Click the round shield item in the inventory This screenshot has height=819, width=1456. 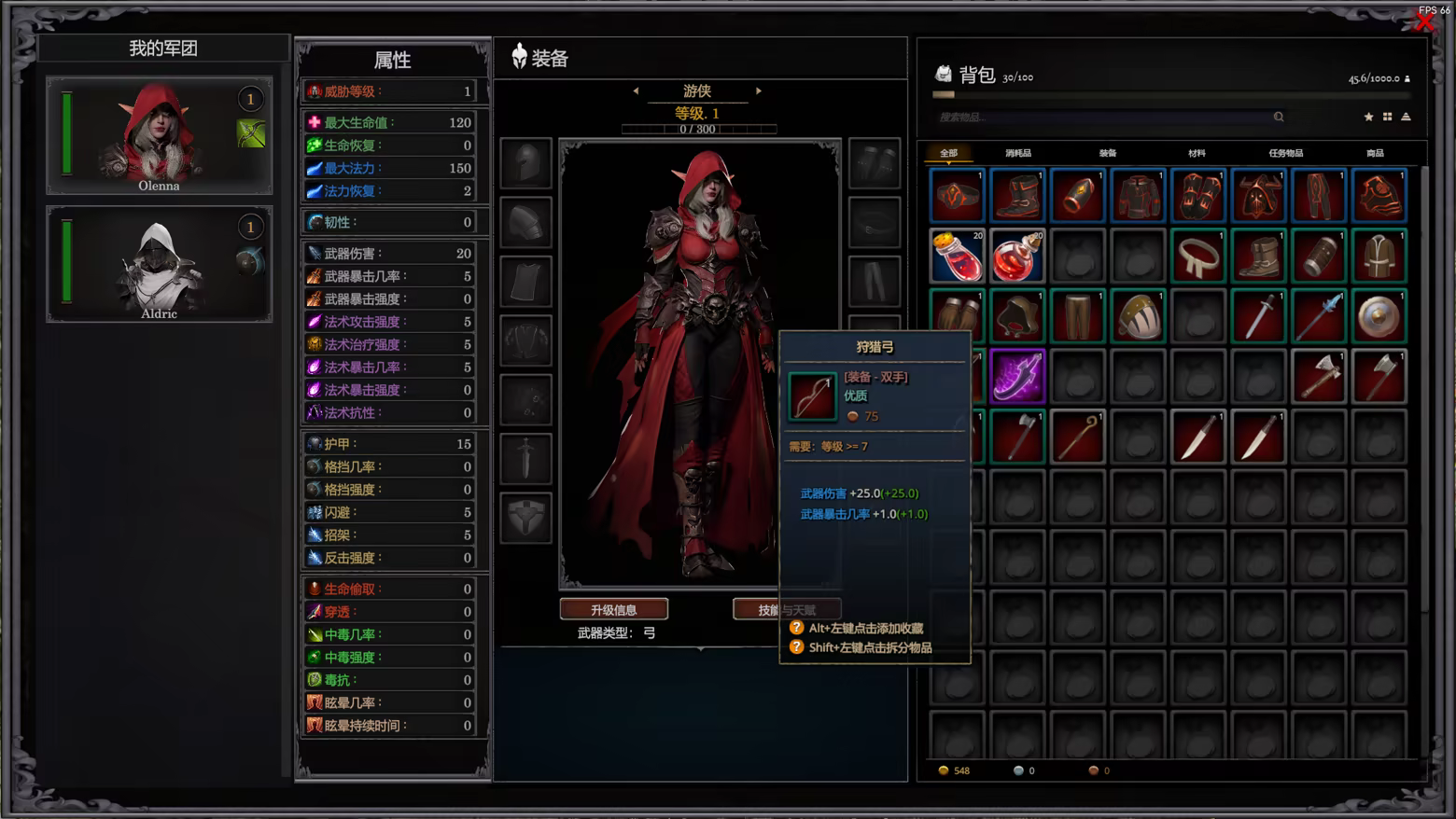click(1379, 315)
